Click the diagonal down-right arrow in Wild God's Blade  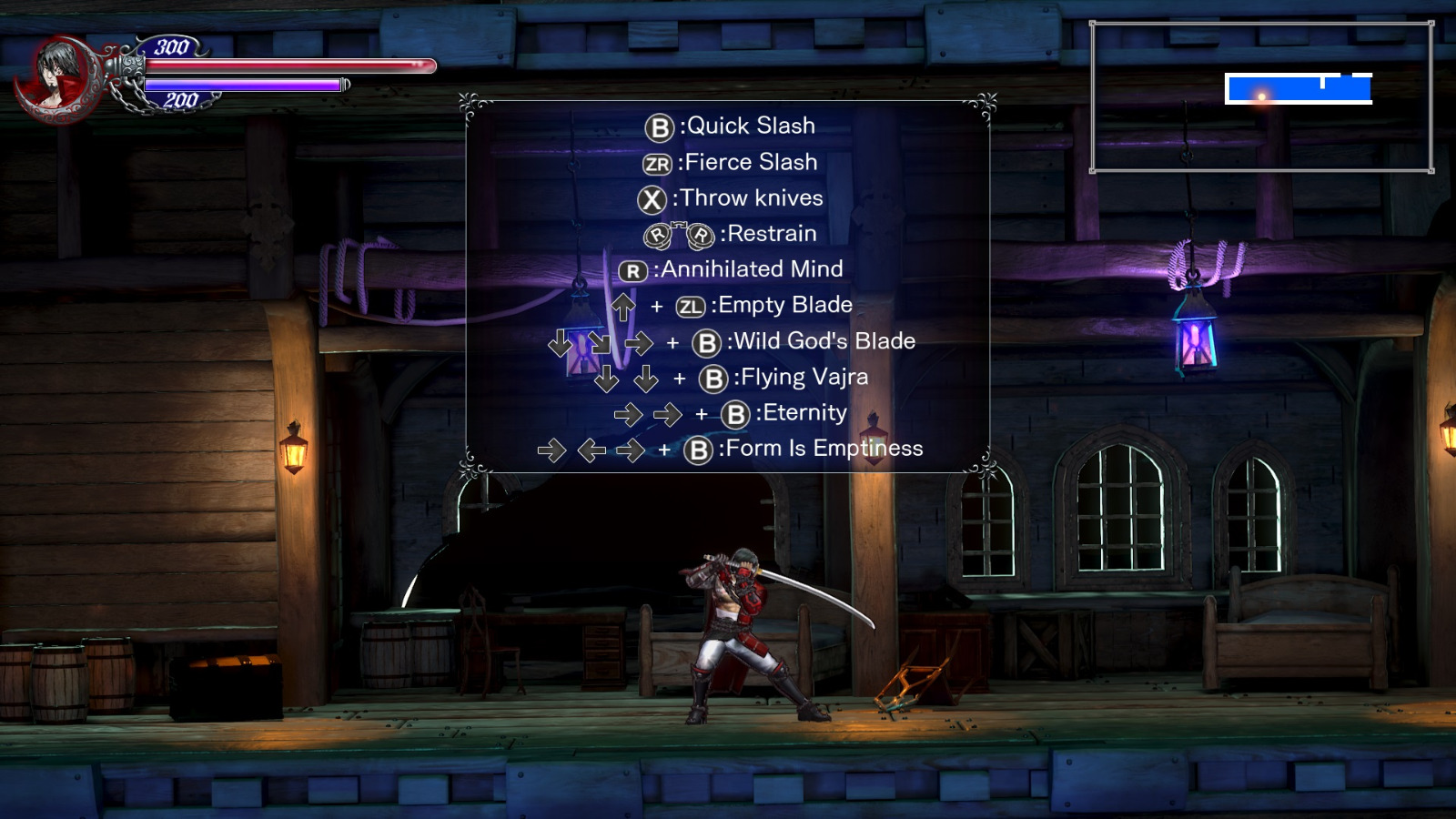pyautogui.click(x=602, y=343)
